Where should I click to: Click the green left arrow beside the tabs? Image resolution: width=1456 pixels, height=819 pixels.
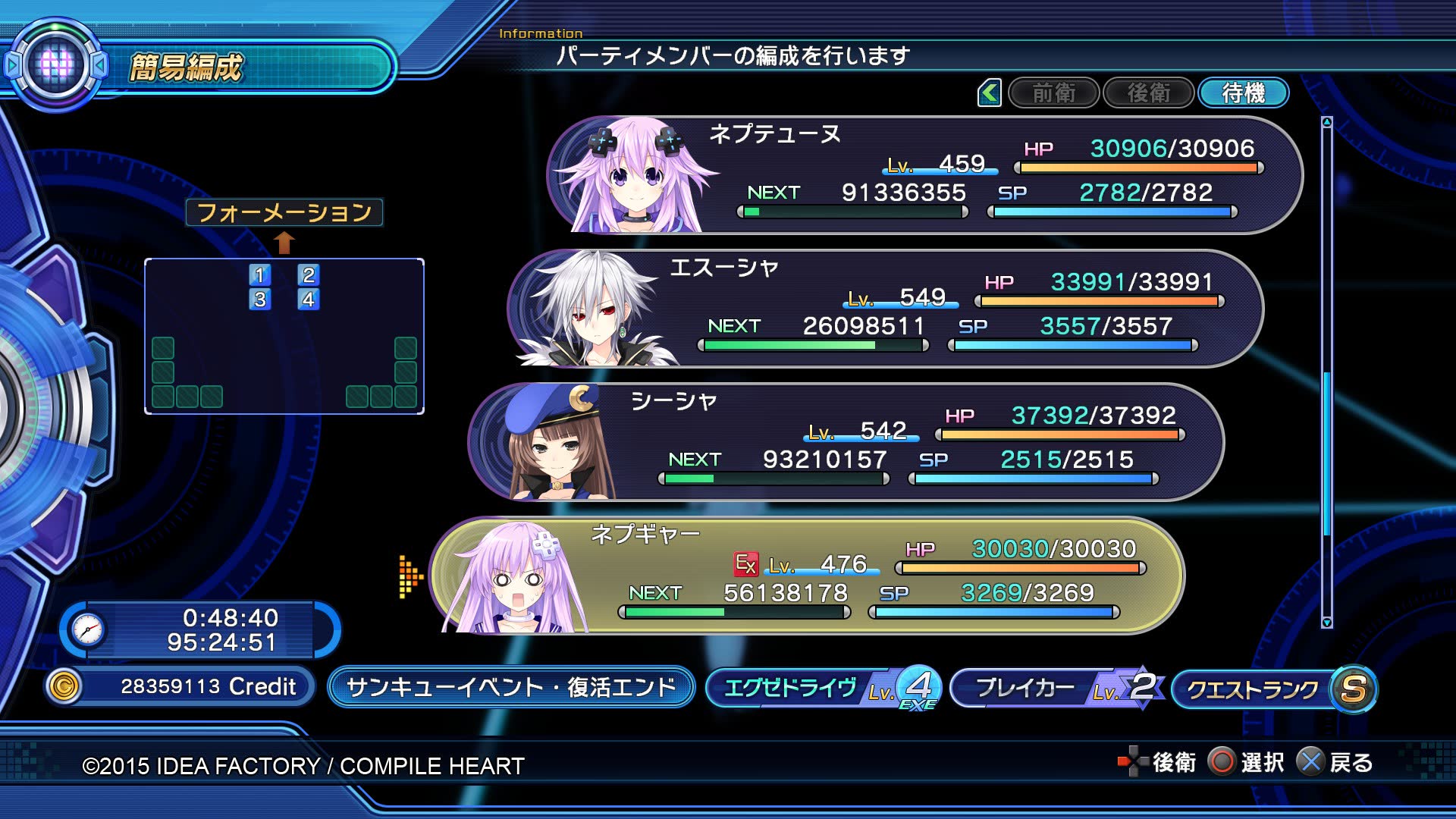click(x=989, y=93)
